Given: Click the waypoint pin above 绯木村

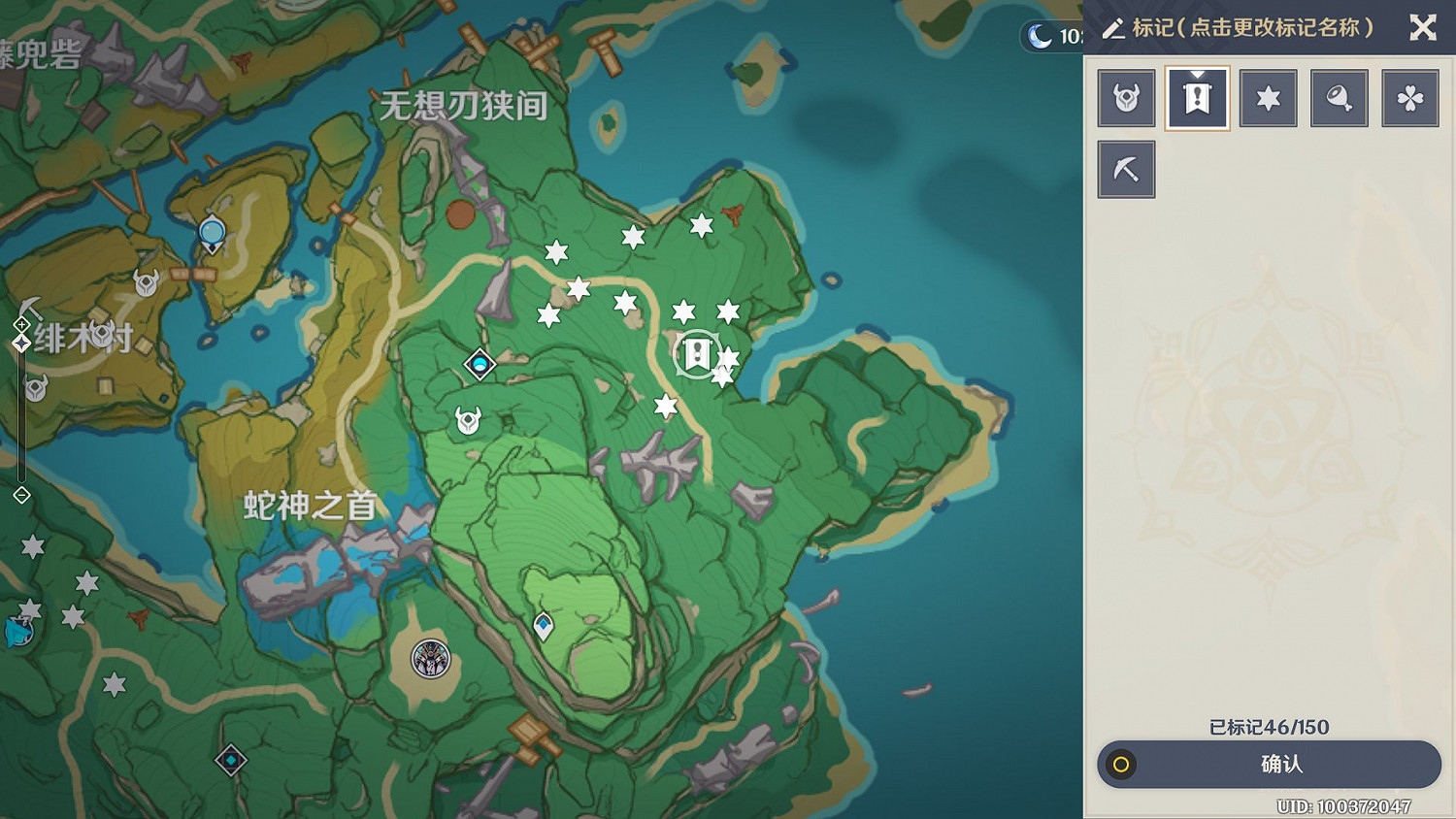Looking at the screenshot, I should [x=212, y=233].
